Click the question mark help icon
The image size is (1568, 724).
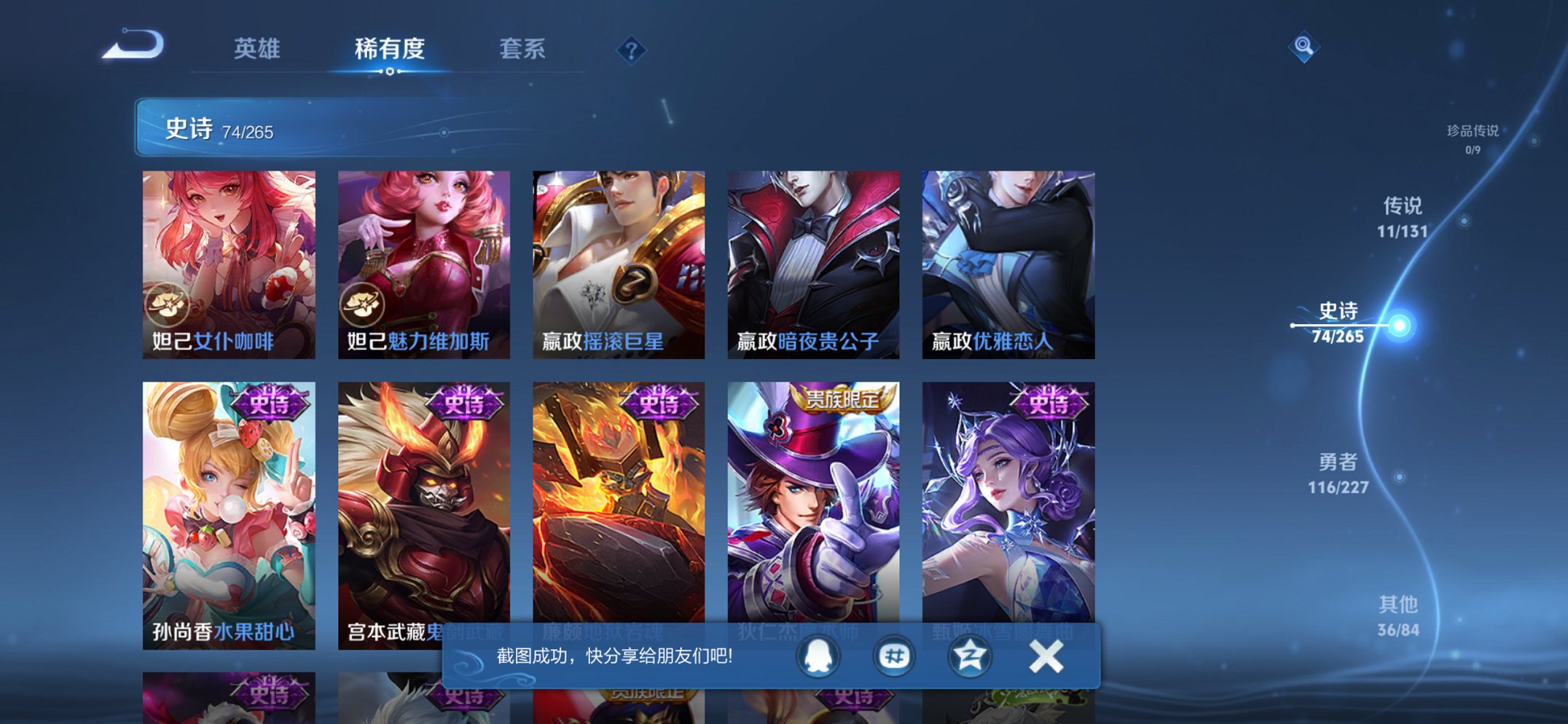632,49
